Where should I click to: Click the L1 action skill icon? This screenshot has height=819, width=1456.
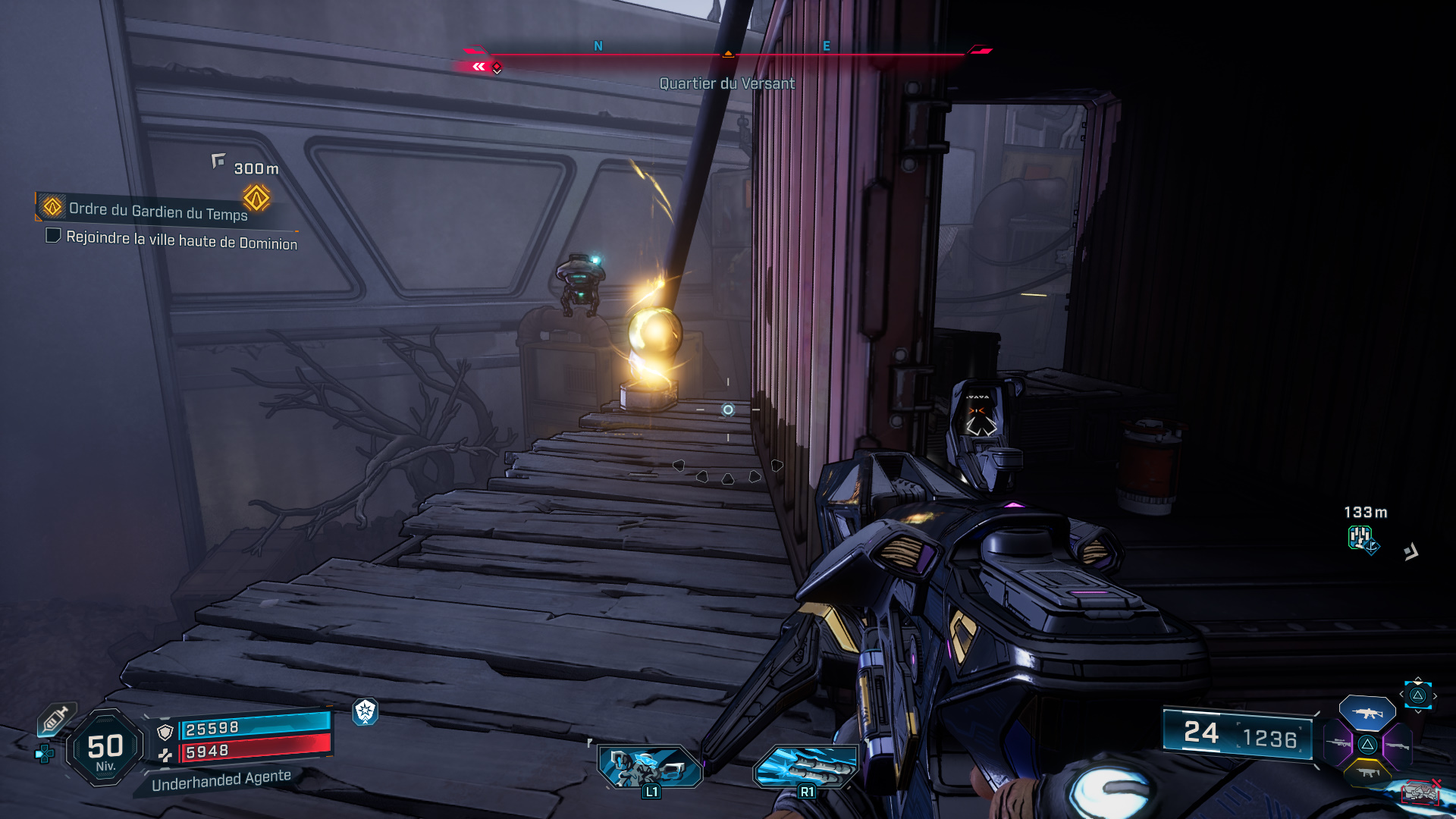point(648,766)
